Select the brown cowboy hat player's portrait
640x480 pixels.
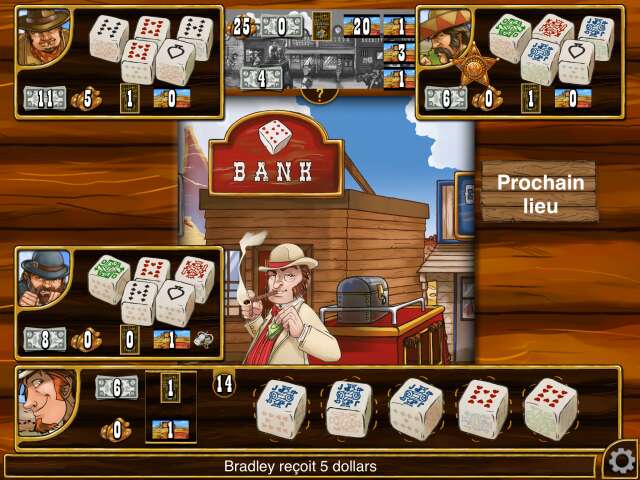[x=43, y=37]
